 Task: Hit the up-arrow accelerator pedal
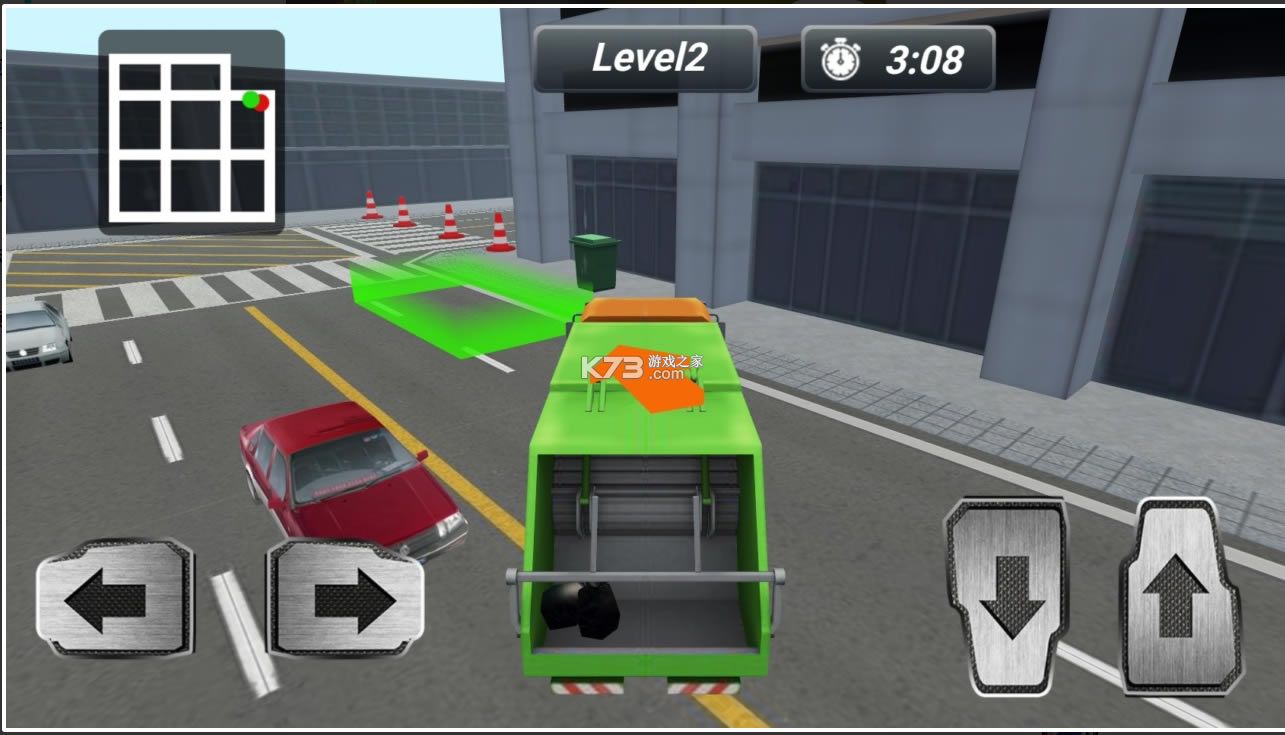(x=1182, y=597)
